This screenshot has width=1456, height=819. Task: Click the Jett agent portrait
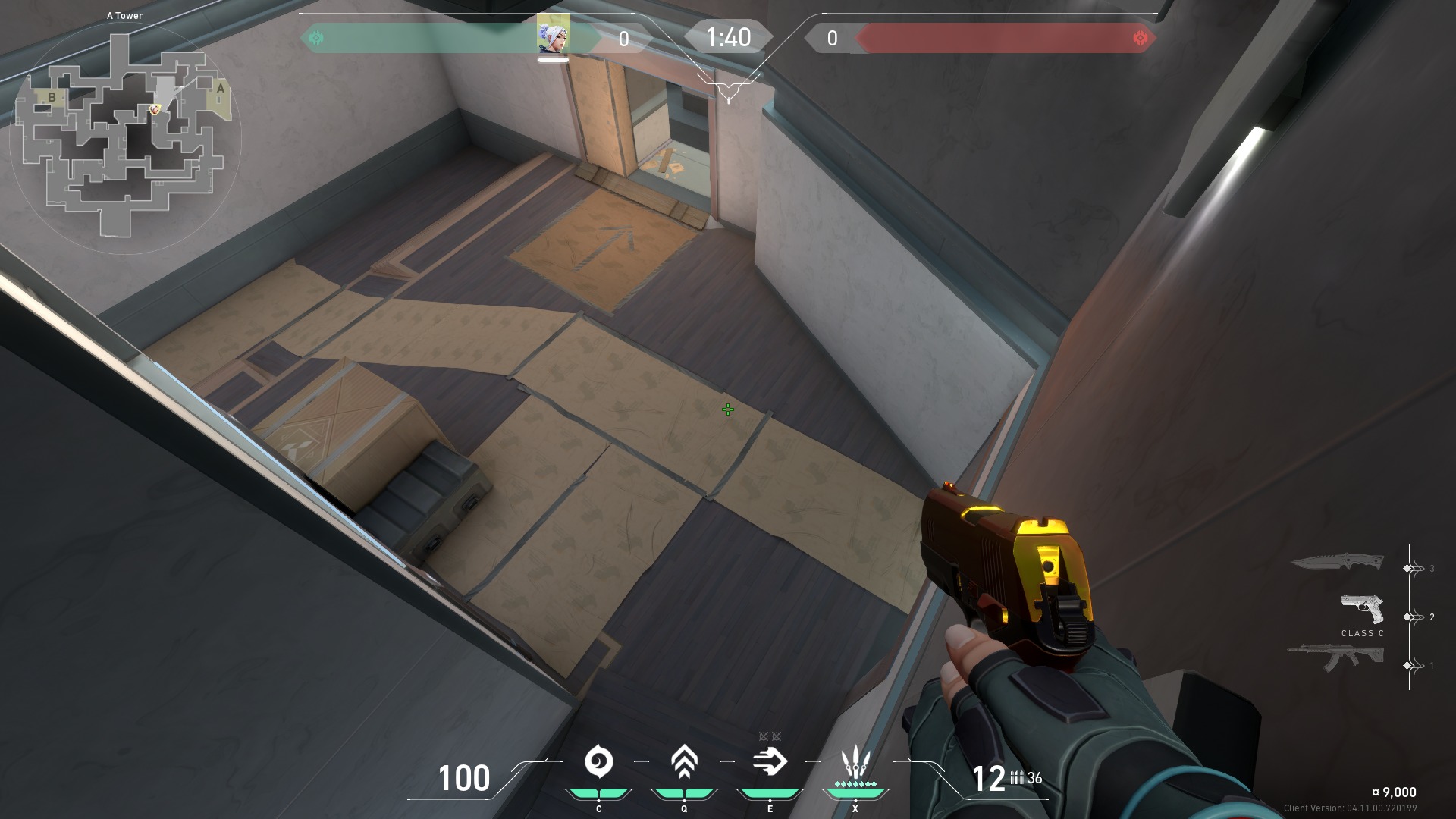[x=554, y=34]
